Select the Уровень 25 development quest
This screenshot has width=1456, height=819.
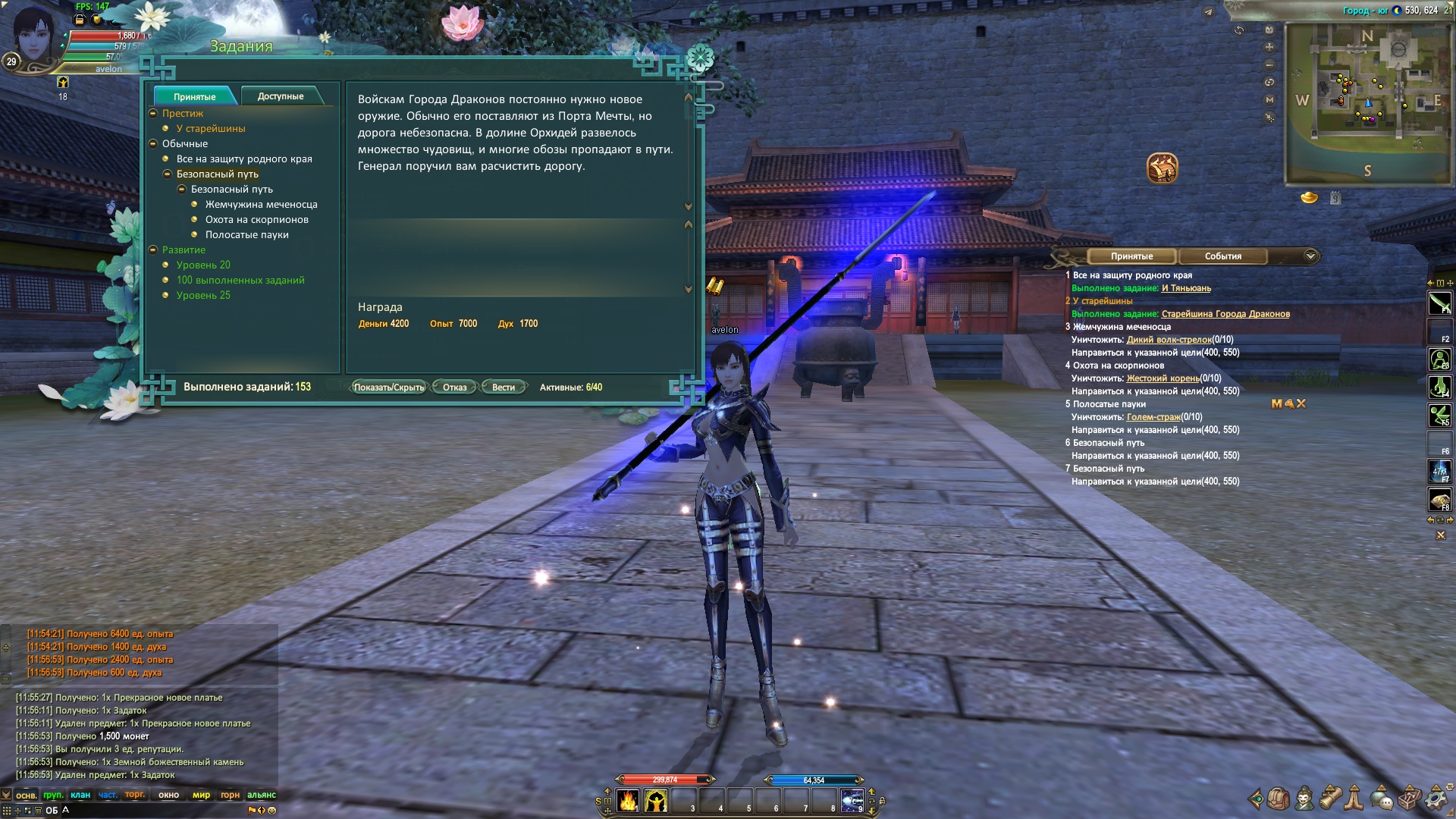203,296
